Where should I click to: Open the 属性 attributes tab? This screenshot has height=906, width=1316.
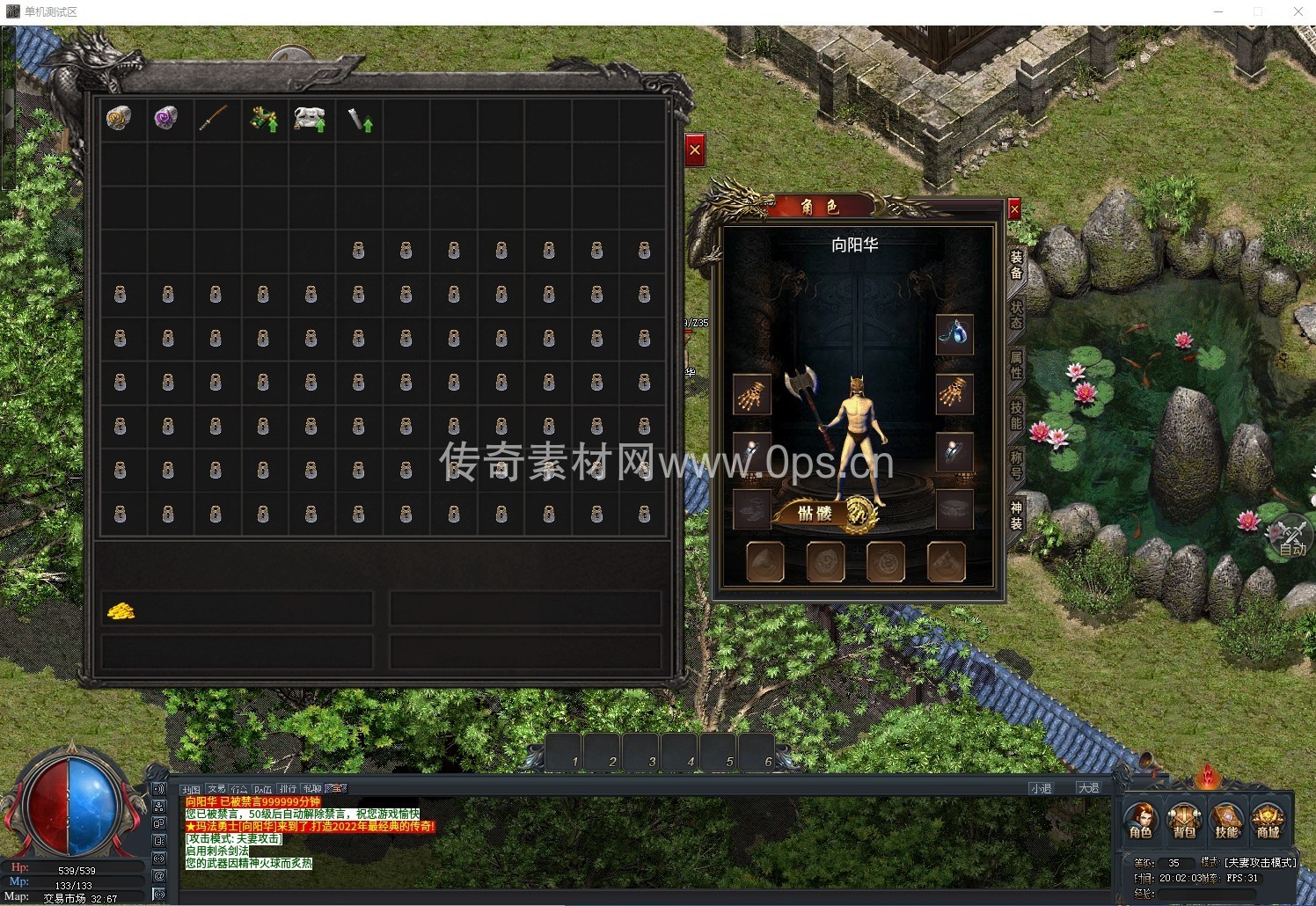pyautogui.click(x=1016, y=364)
